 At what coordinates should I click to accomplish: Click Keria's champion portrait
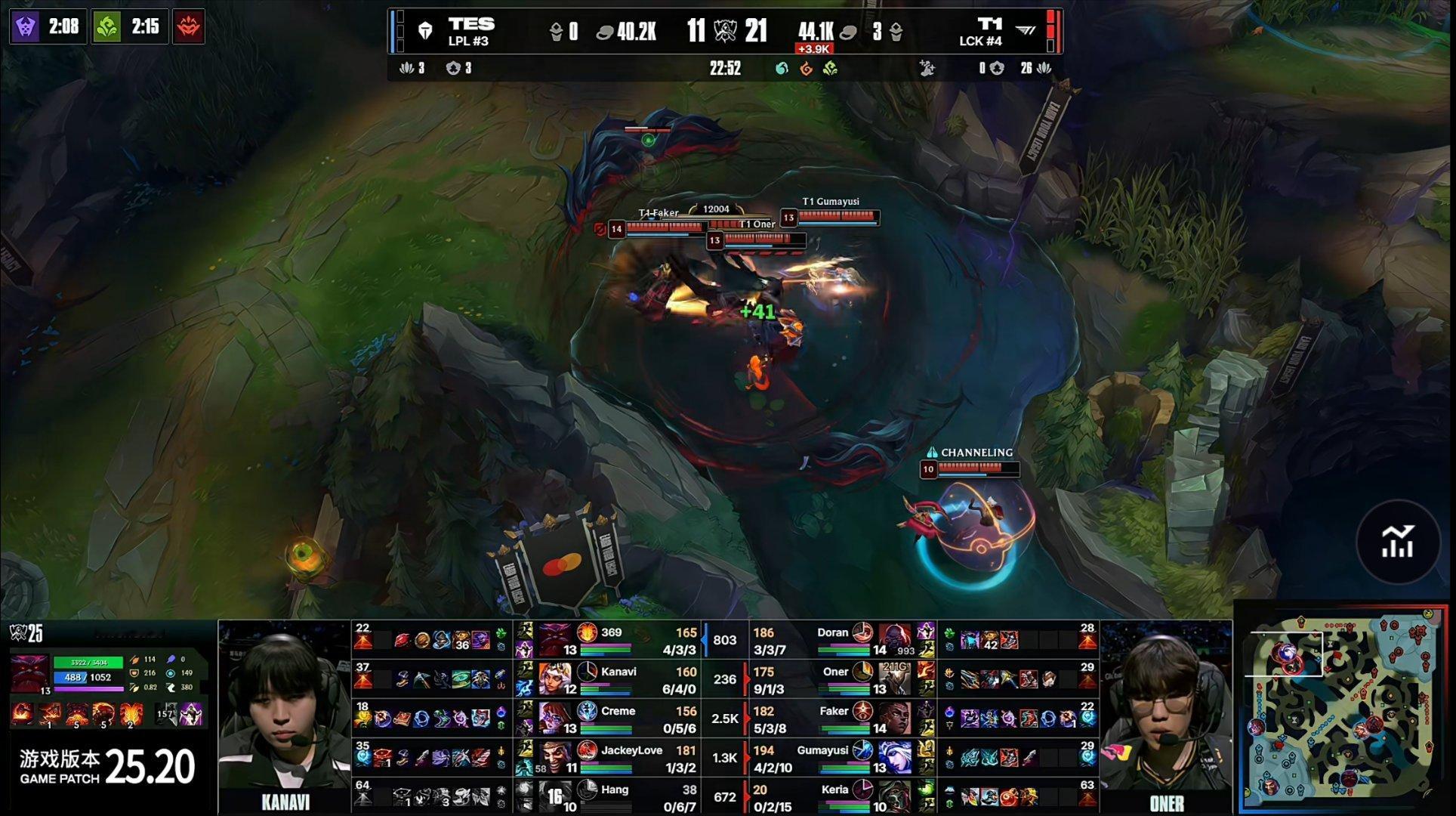point(895,797)
